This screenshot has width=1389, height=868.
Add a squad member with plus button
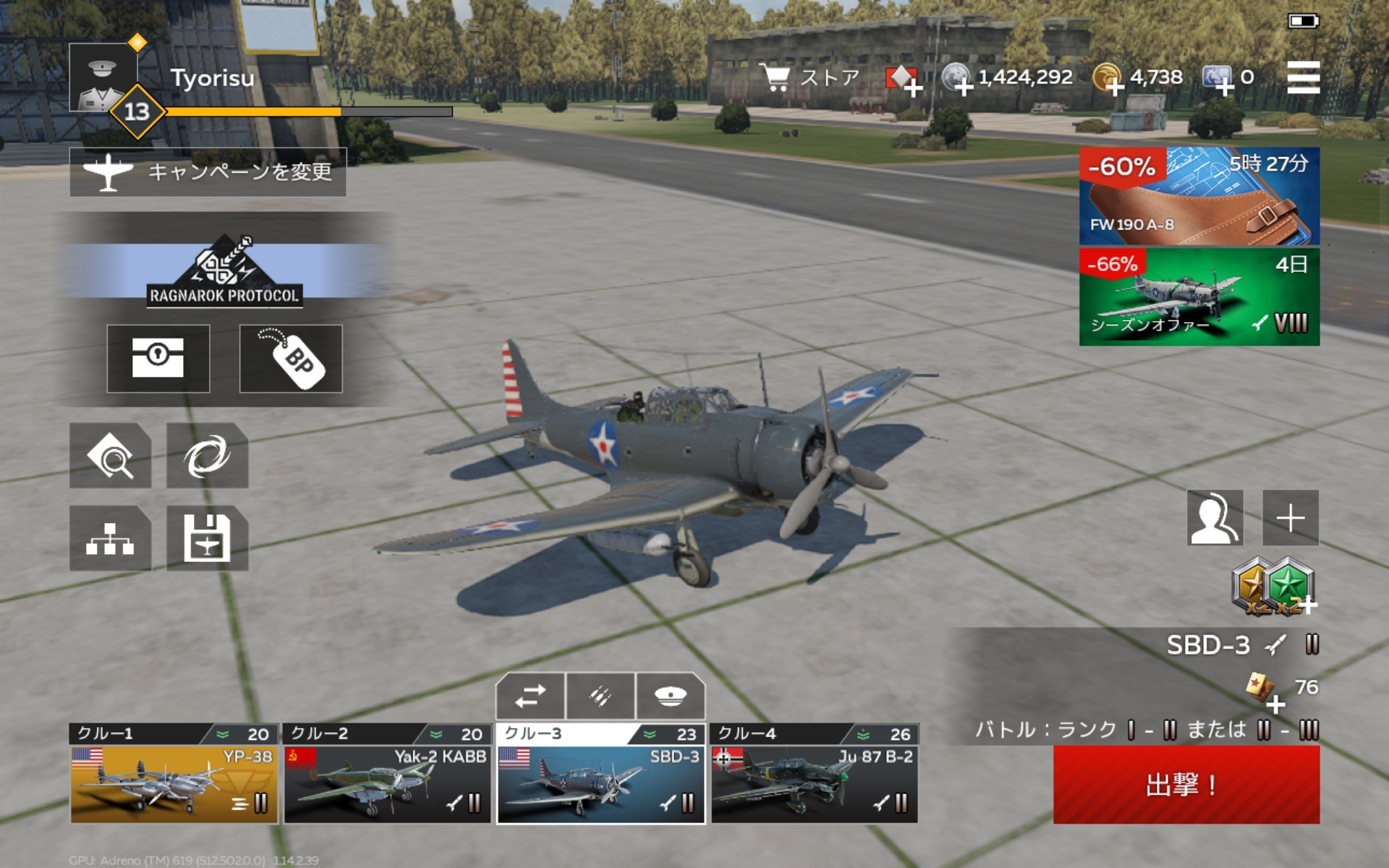point(1291,518)
